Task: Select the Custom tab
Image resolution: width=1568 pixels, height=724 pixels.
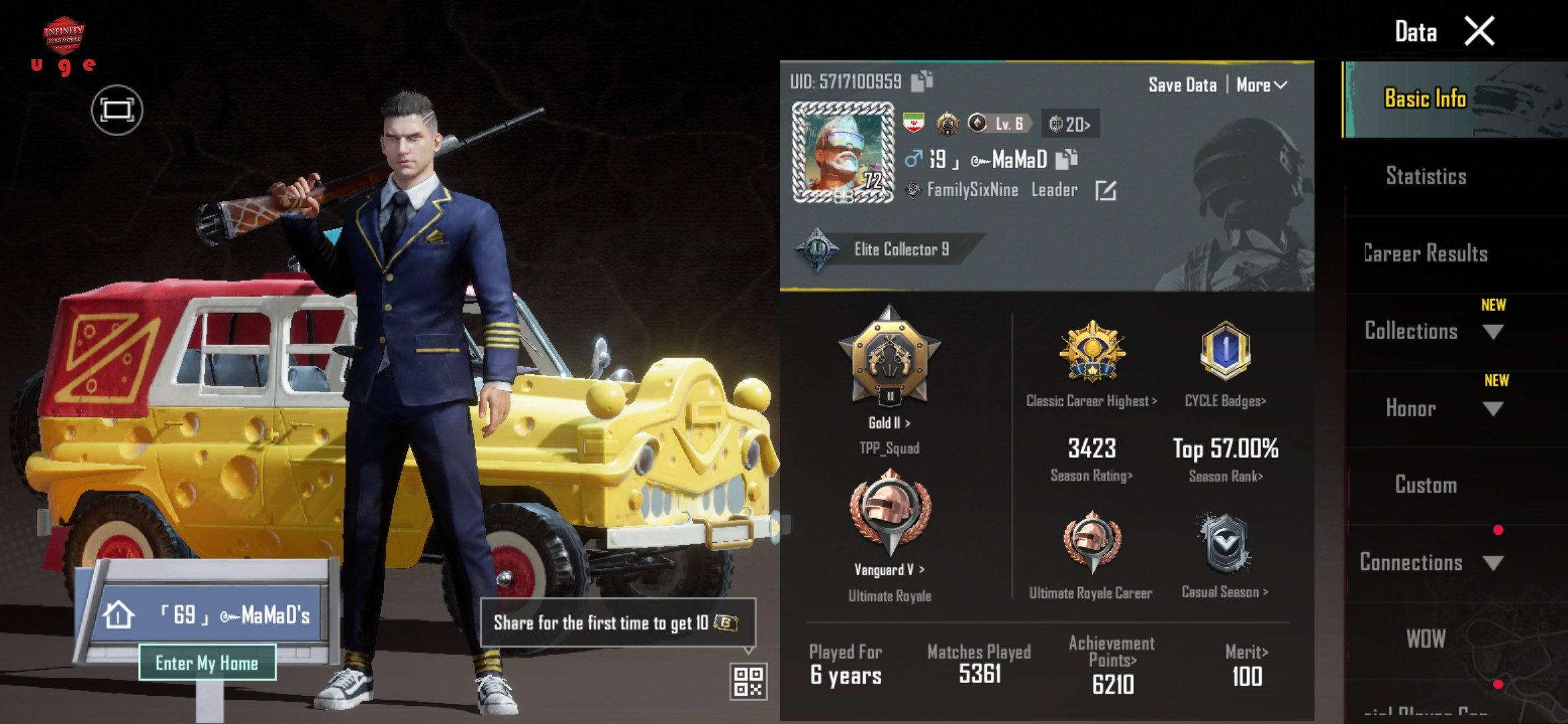Action: click(x=1426, y=485)
